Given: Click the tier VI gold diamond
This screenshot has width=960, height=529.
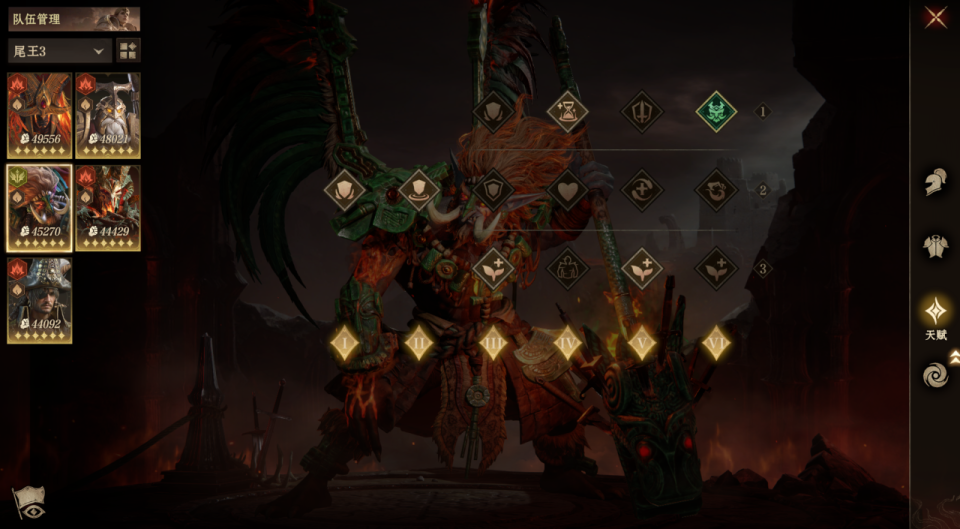Looking at the screenshot, I should point(716,343).
